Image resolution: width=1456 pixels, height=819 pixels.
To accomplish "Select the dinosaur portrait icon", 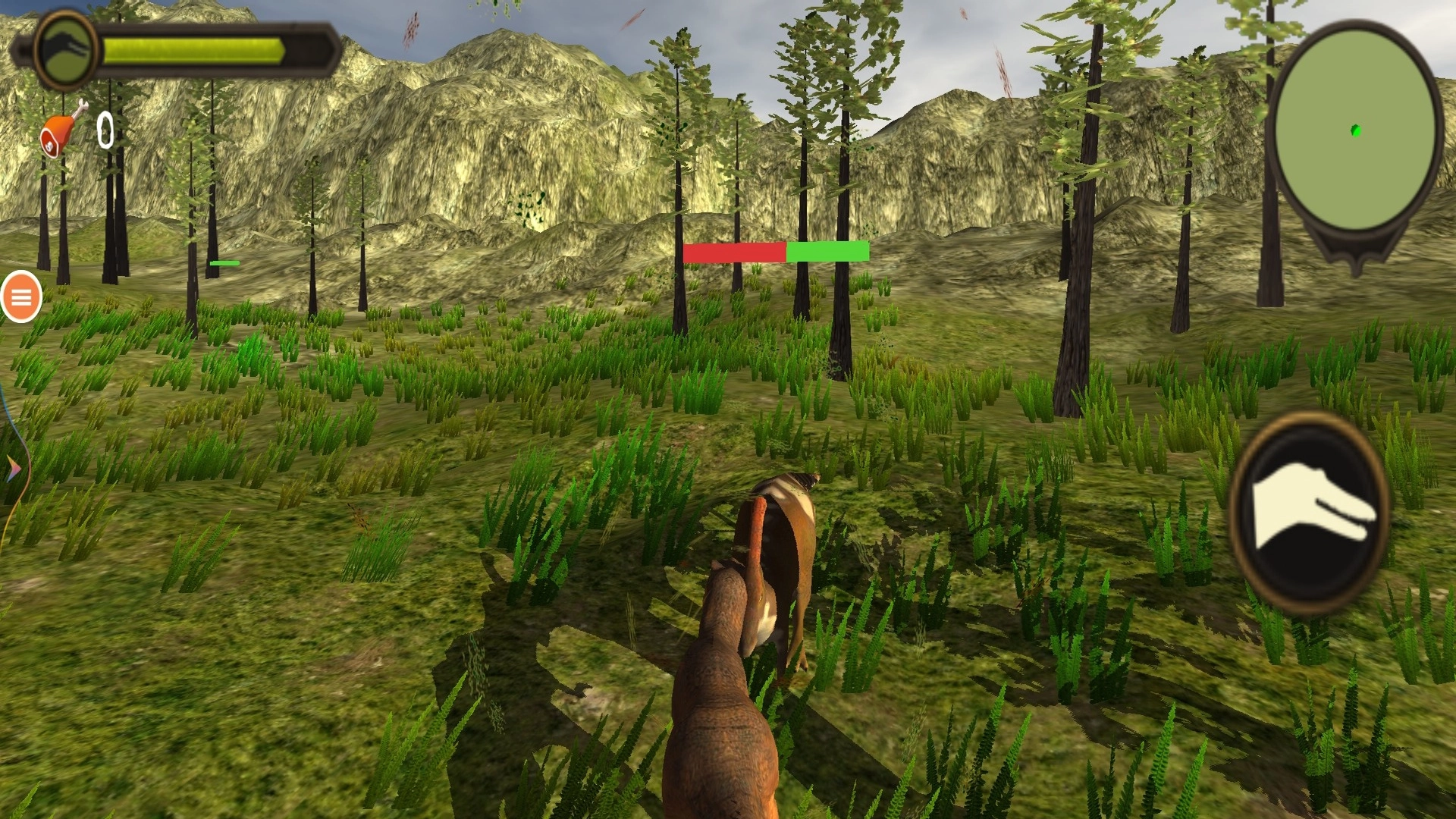I will click(66, 50).
